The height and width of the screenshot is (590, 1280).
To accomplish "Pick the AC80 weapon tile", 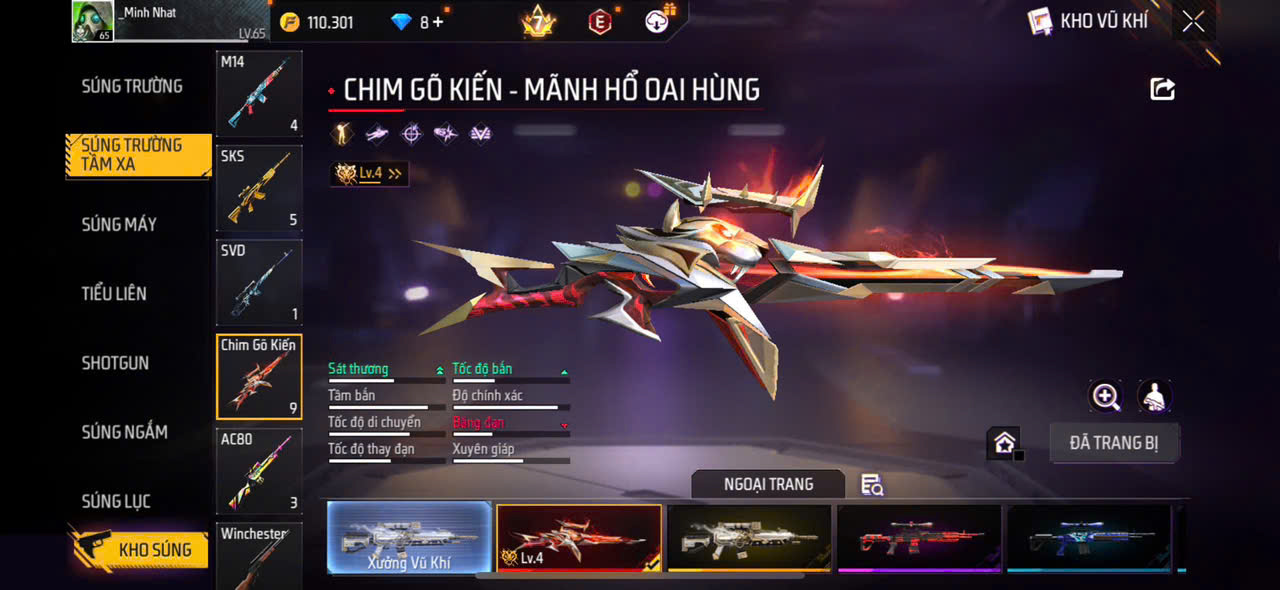I will click(x=259, y=471).
